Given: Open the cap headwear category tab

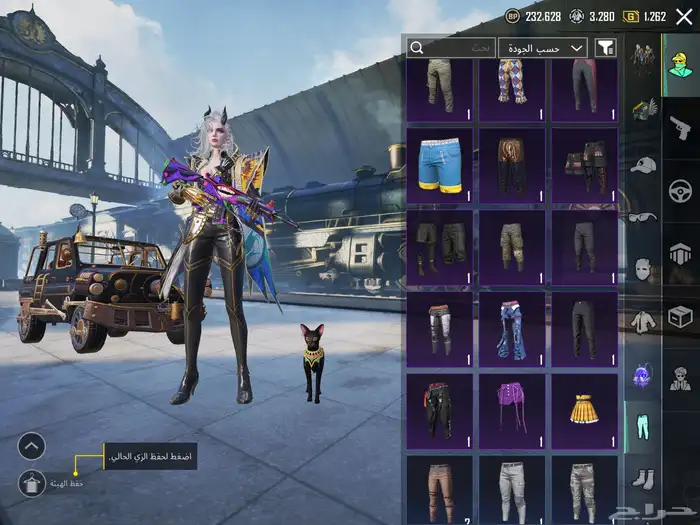Looking at the screenshot, I should (643, 163).
